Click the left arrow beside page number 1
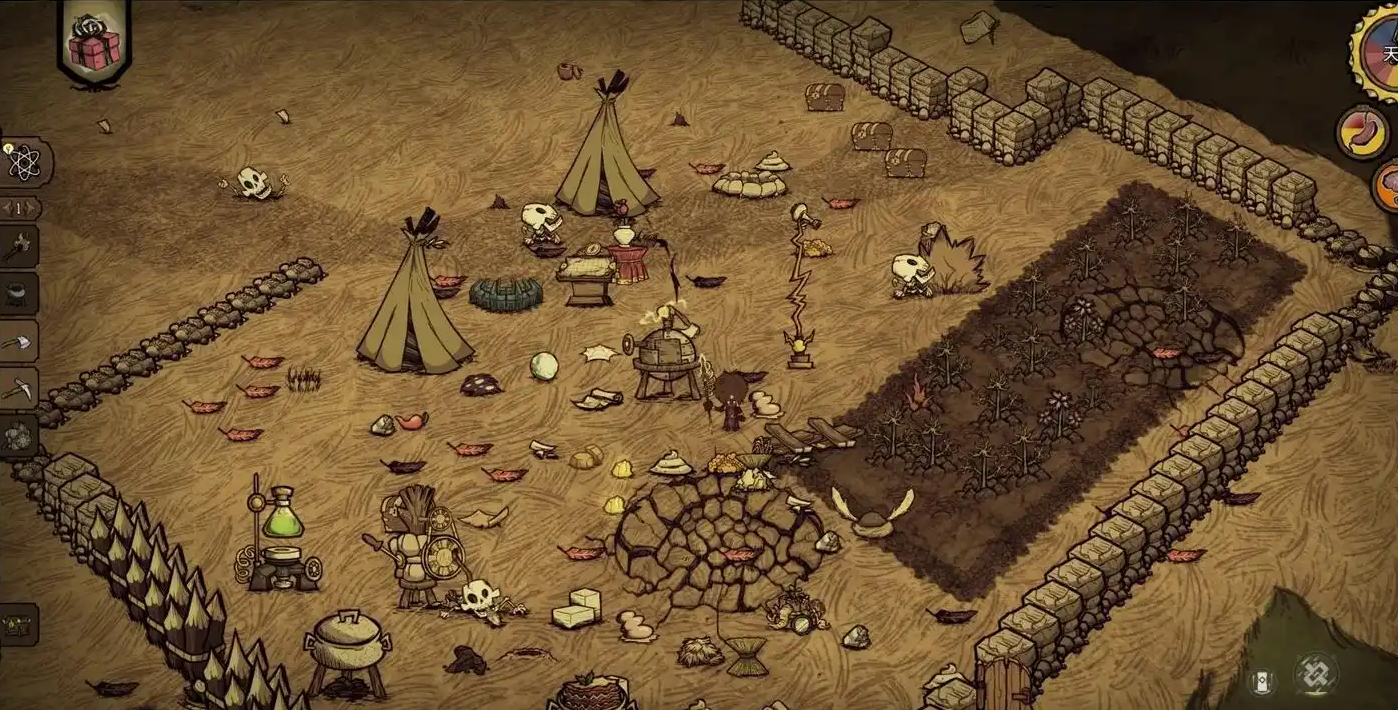The image size is (1398, 710). click(x=7, y=208)
